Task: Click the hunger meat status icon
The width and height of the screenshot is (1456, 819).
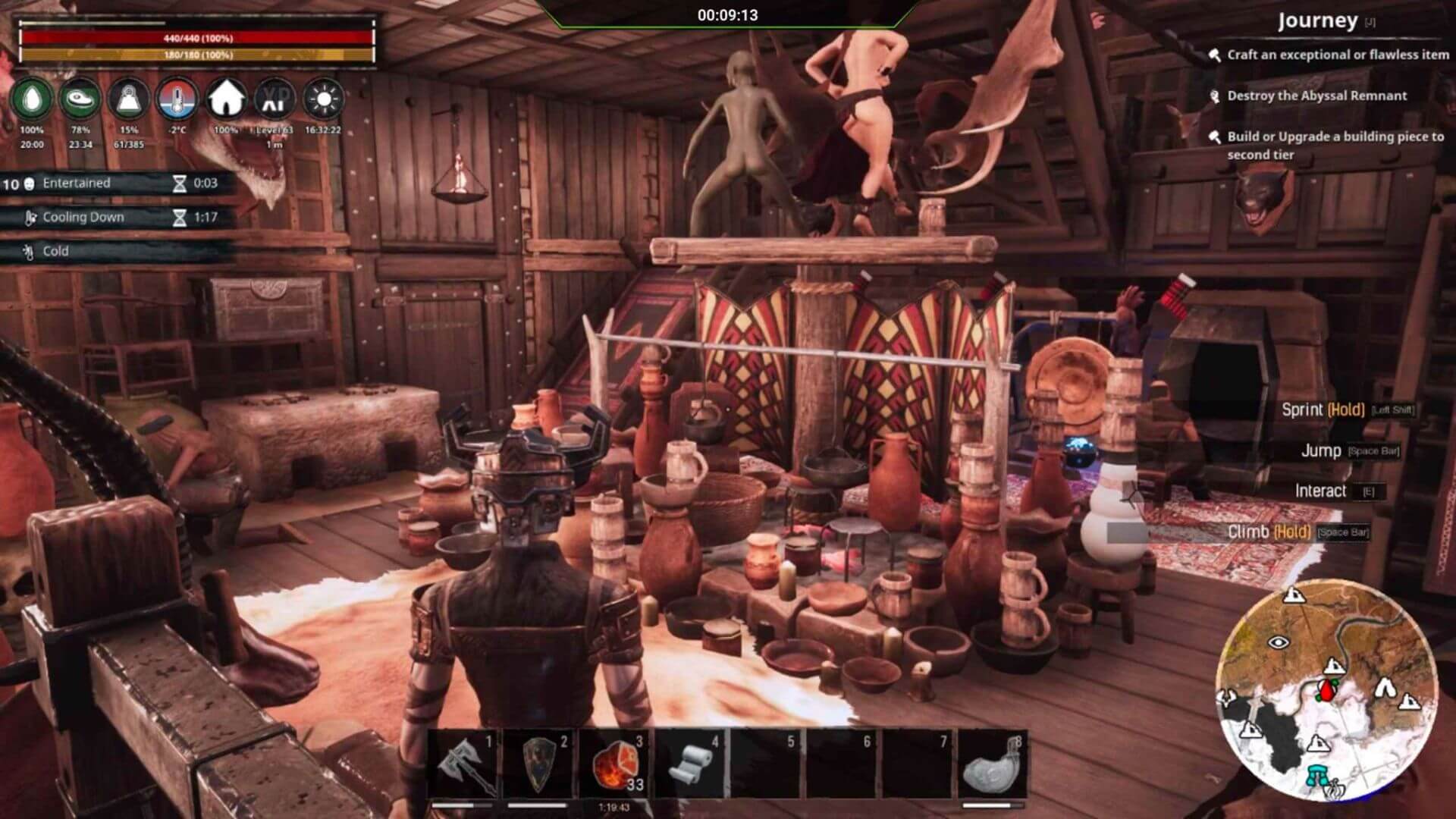Action: pyautogui.click(x=80, y=99)
